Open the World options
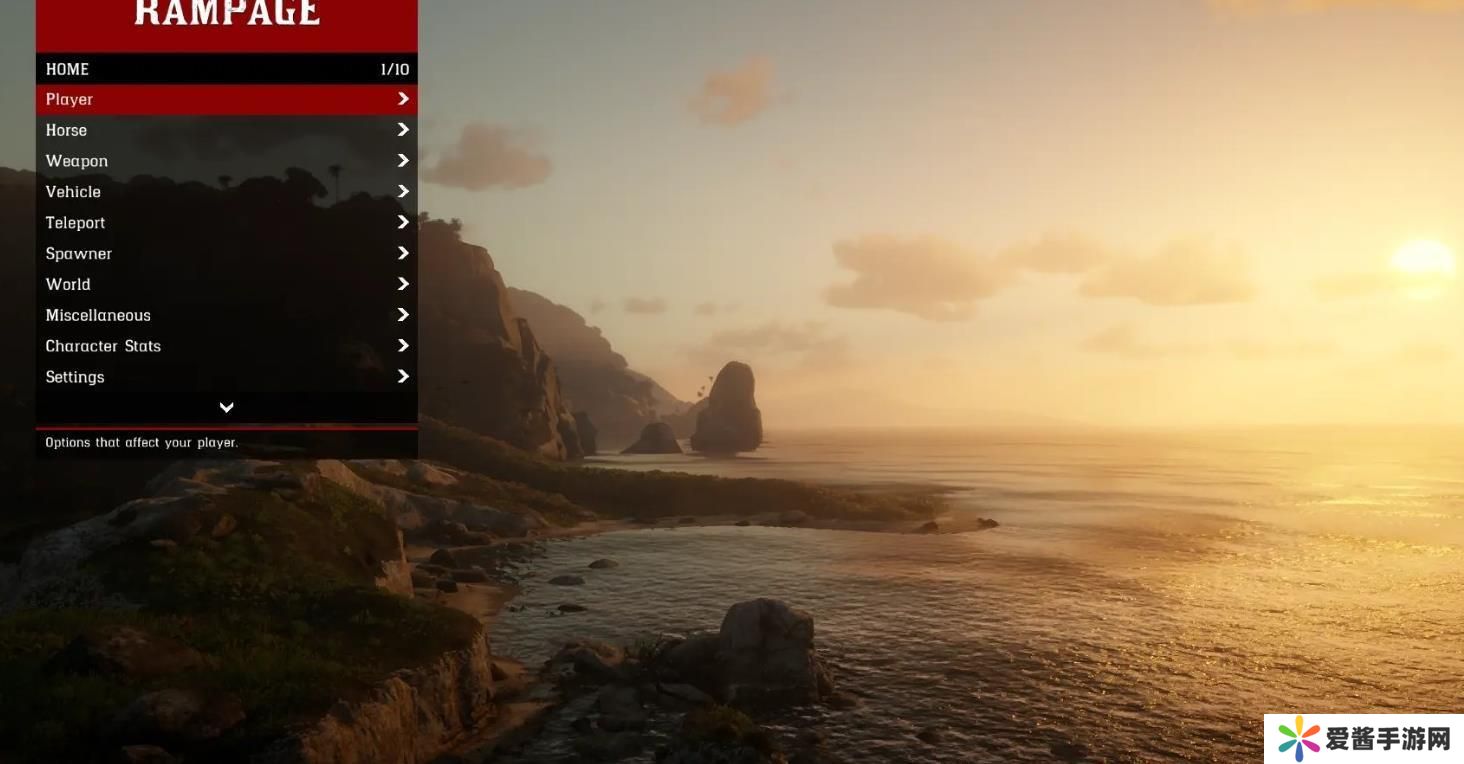The image size is (1464, 764). click(226, 284)
